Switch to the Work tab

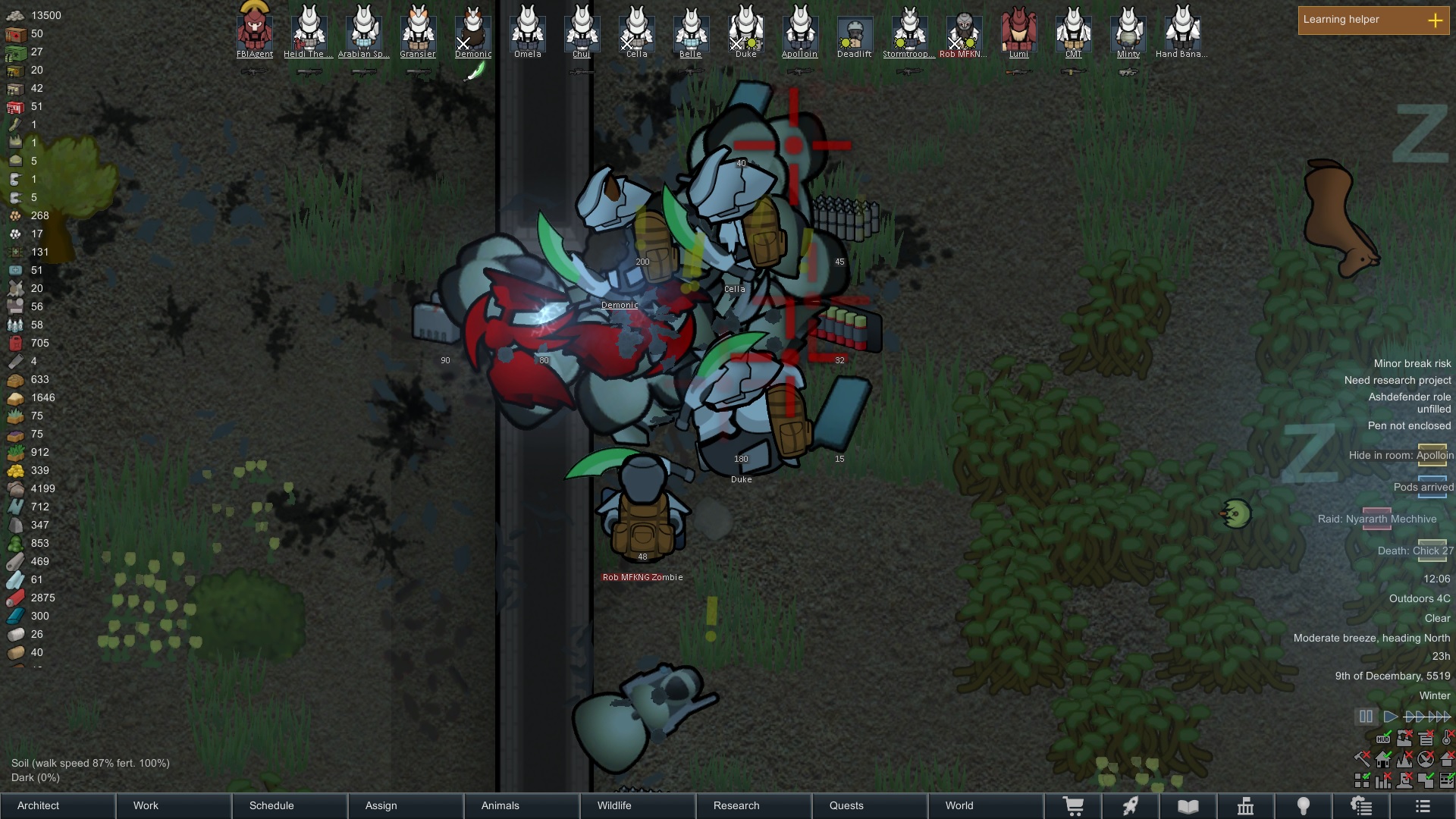174,805
